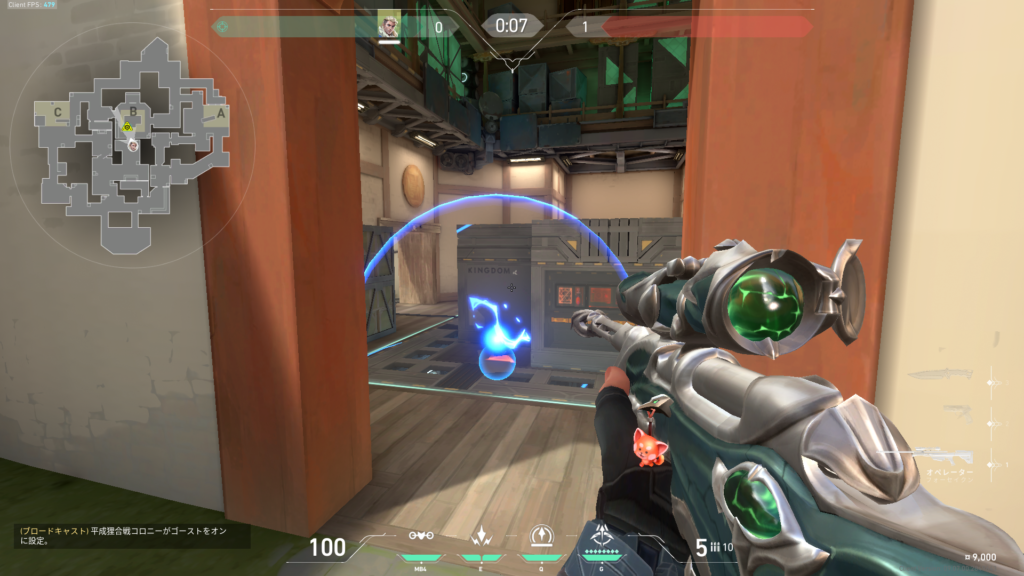Select the A site marker on the minimap
The image size is (1024, 576).
(x=222, y=112)
